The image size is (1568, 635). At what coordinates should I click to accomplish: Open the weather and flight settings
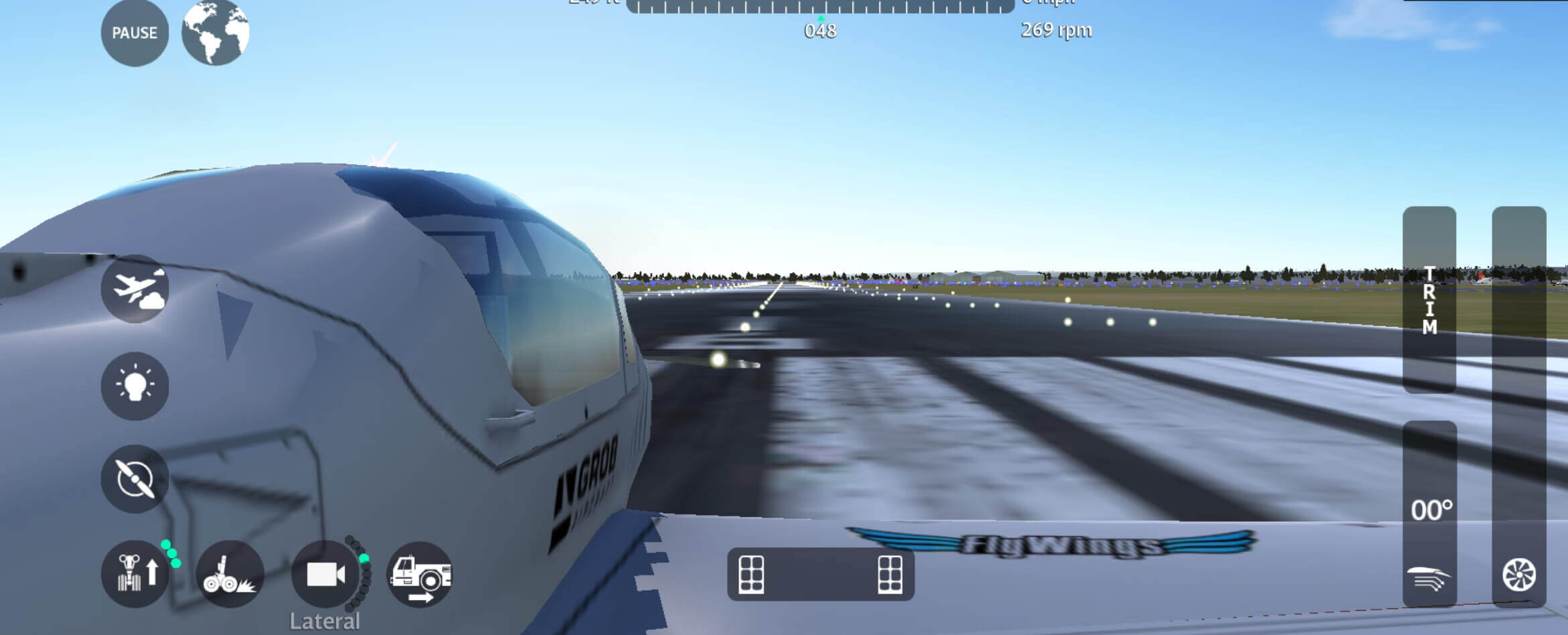click(x=136, y=293)
